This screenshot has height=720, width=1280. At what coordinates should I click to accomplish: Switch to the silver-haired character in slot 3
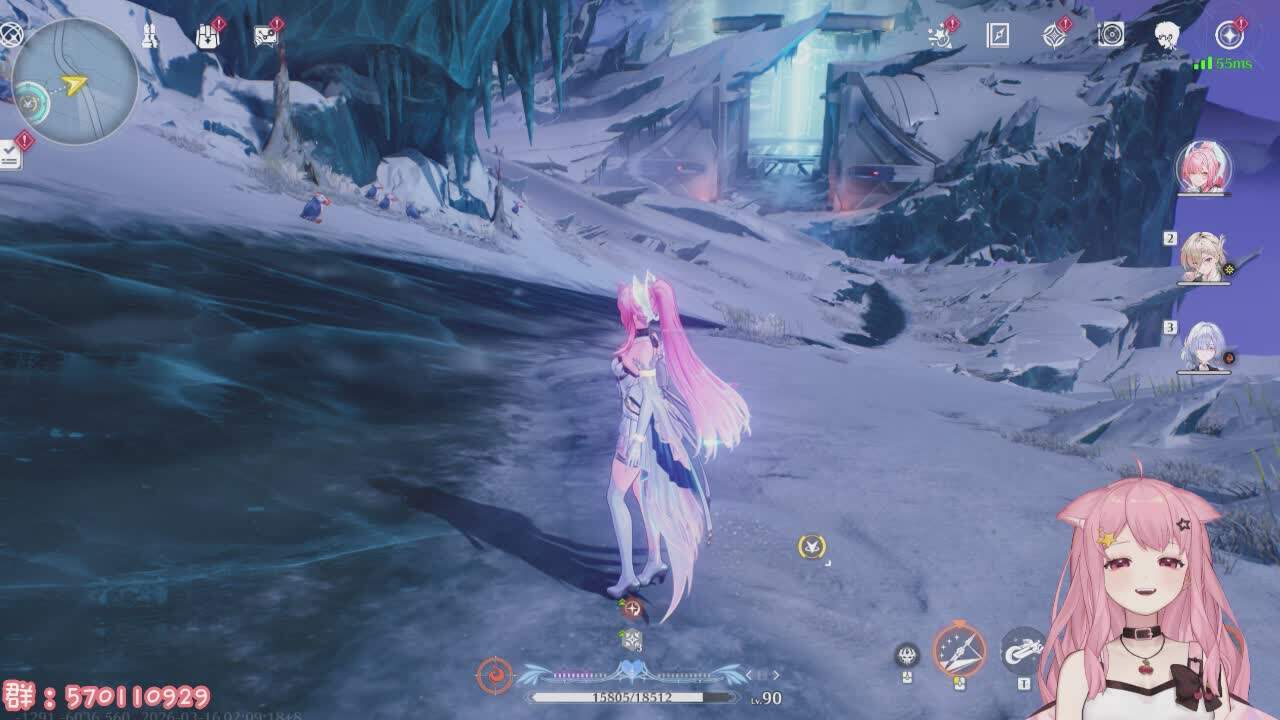click(1203, 347)
